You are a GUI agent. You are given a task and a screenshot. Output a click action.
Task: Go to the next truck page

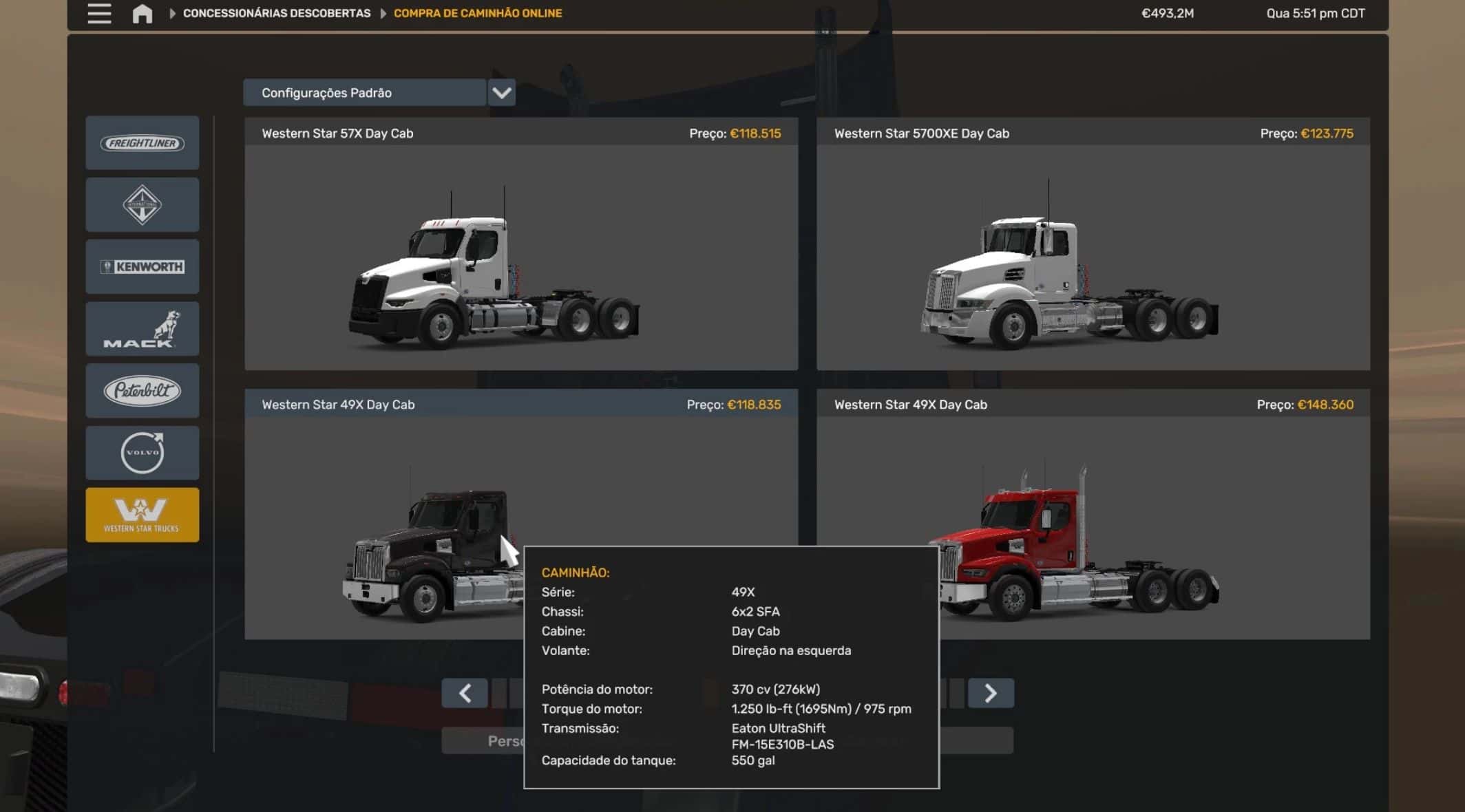[x=991, y=693]
